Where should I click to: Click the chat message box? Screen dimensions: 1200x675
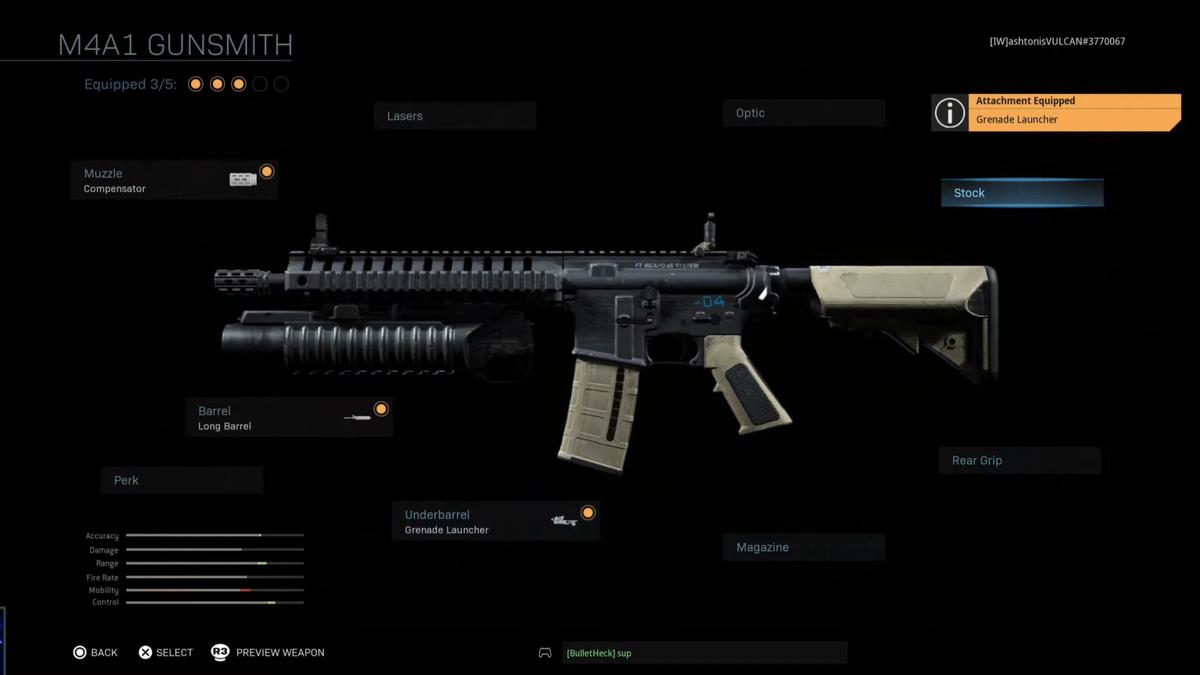point(704,653)
